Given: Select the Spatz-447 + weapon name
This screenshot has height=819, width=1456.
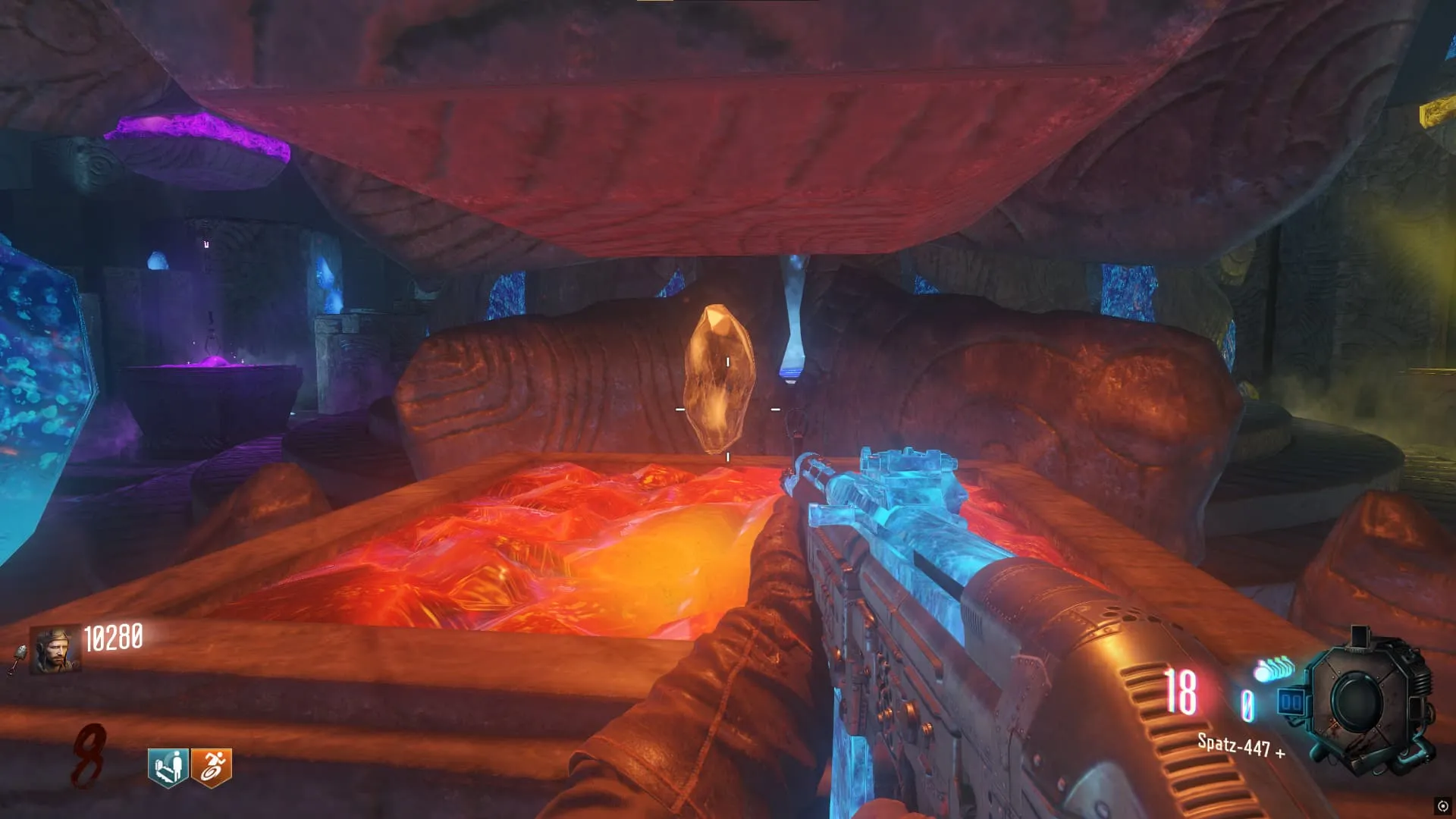Looking at the screenshot, I should [x=1241, y=746].
